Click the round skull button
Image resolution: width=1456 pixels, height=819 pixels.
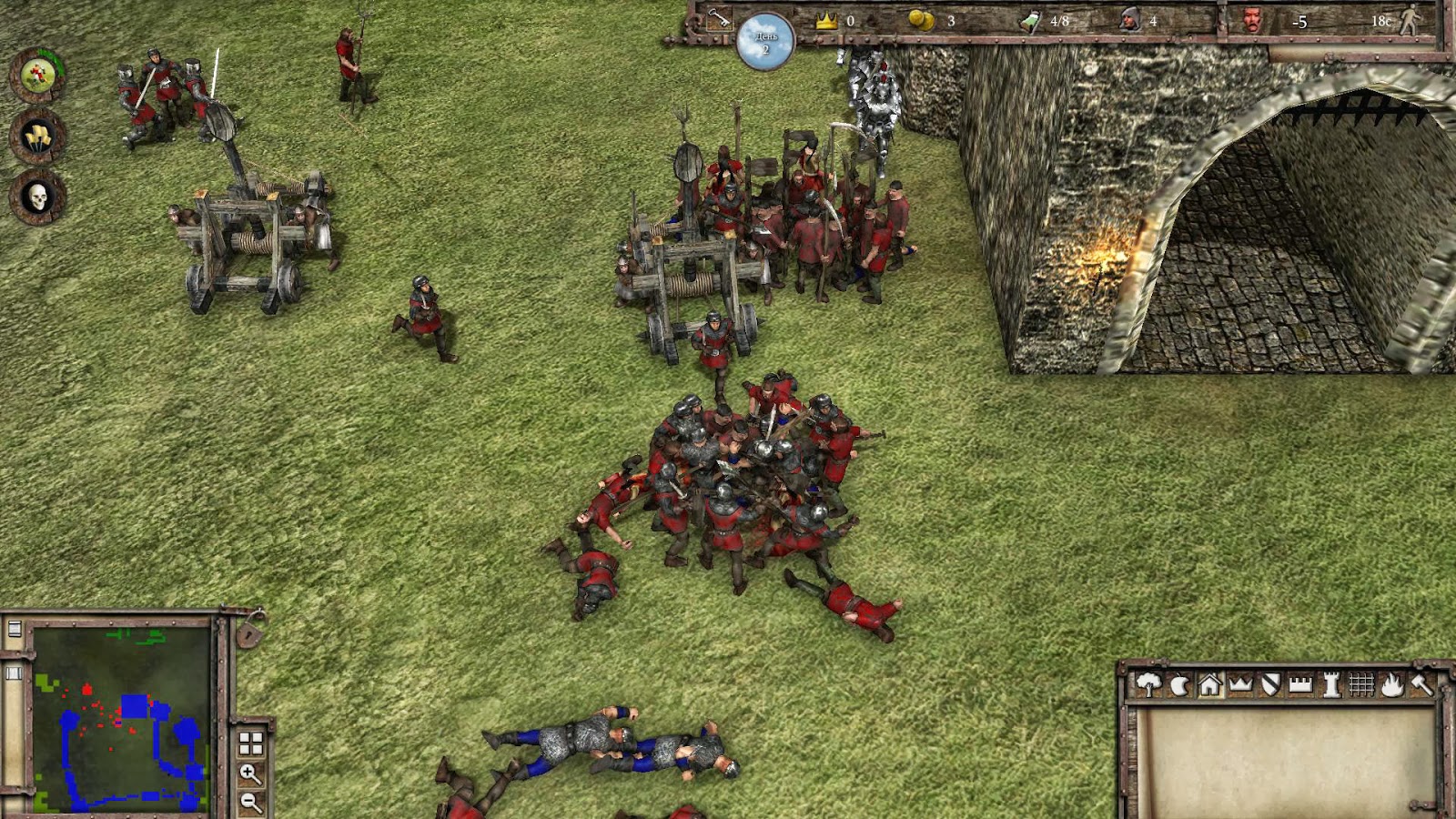pos(37,196)
